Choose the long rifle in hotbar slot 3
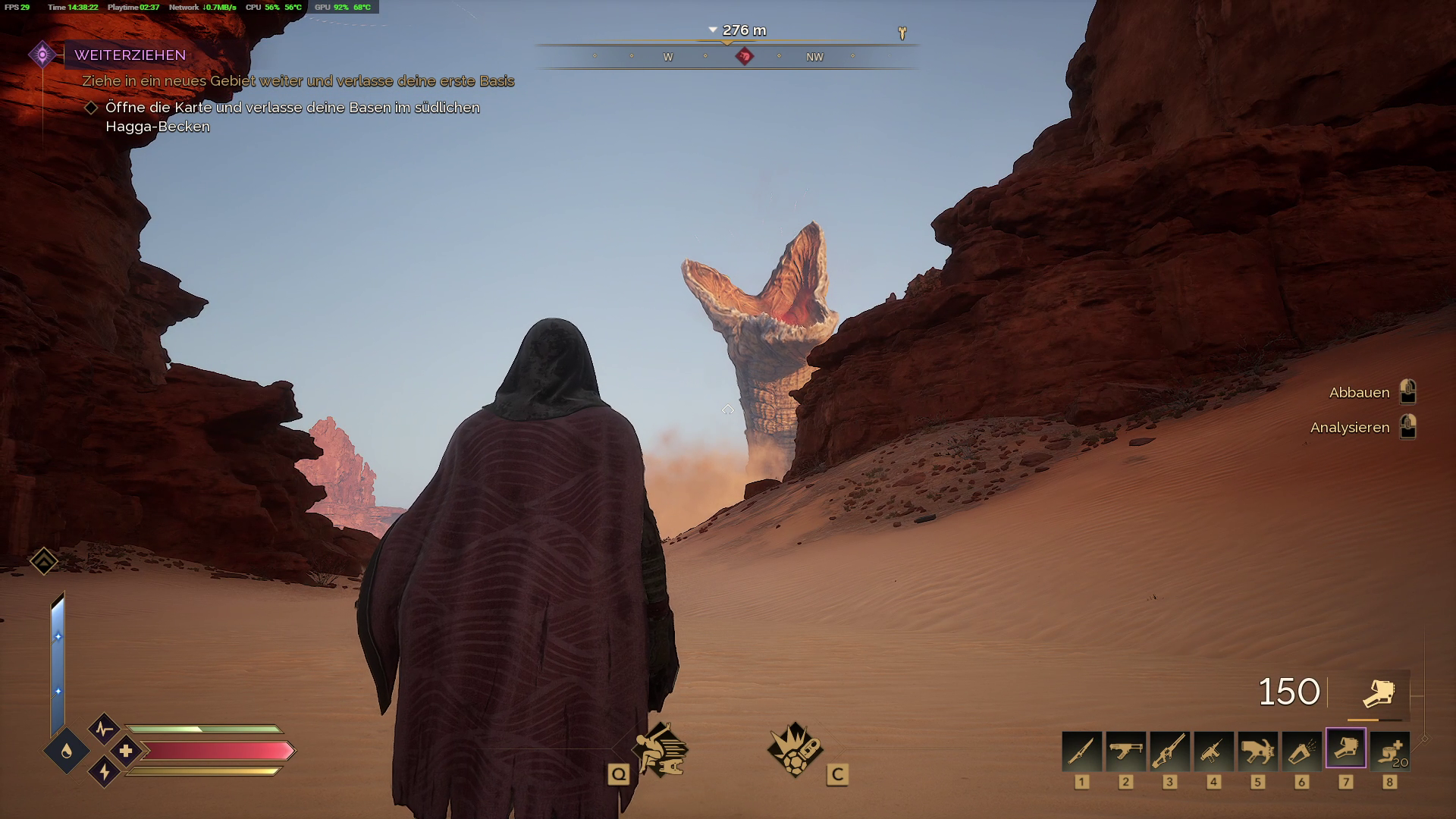 point(1169,750)
